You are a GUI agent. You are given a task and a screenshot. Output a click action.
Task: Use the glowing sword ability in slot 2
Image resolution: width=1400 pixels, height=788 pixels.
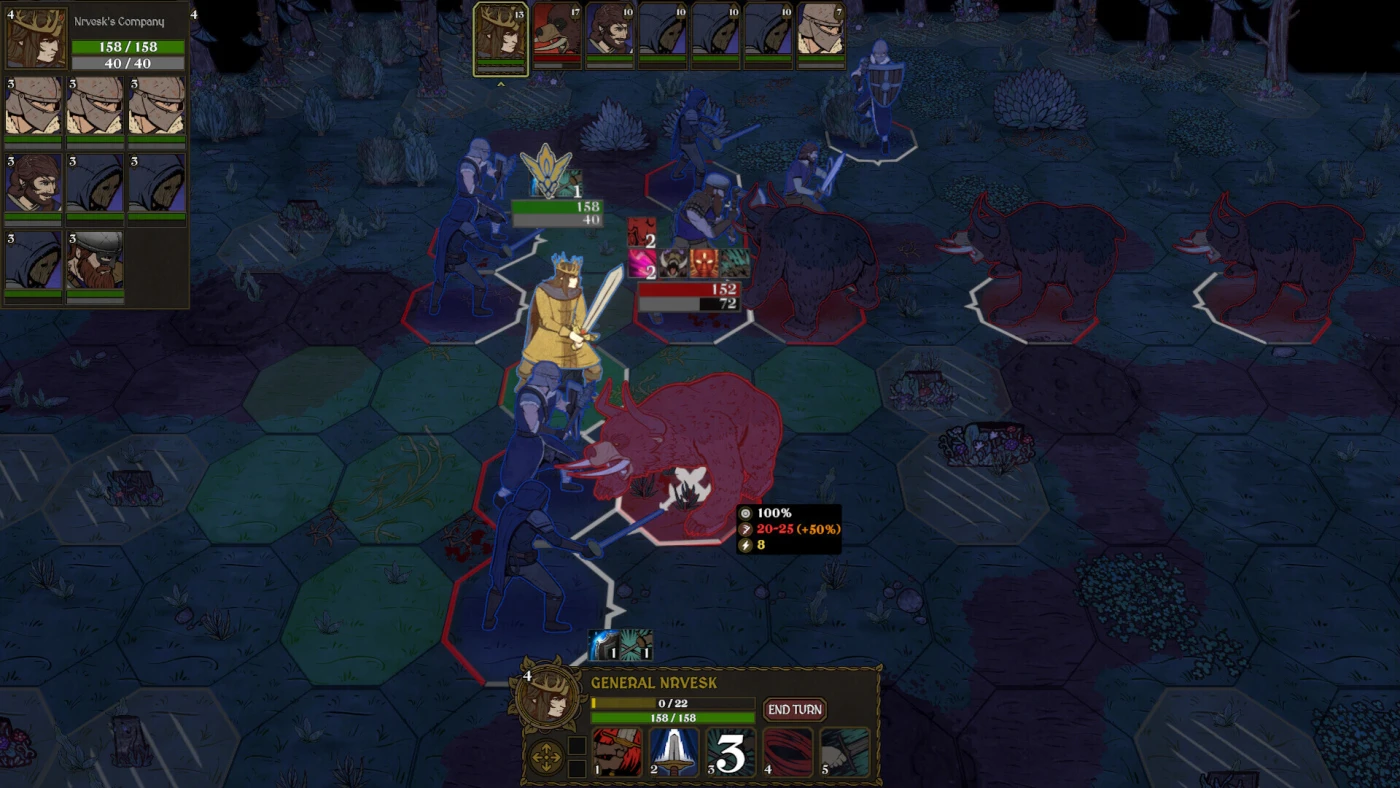click(674, 753)
